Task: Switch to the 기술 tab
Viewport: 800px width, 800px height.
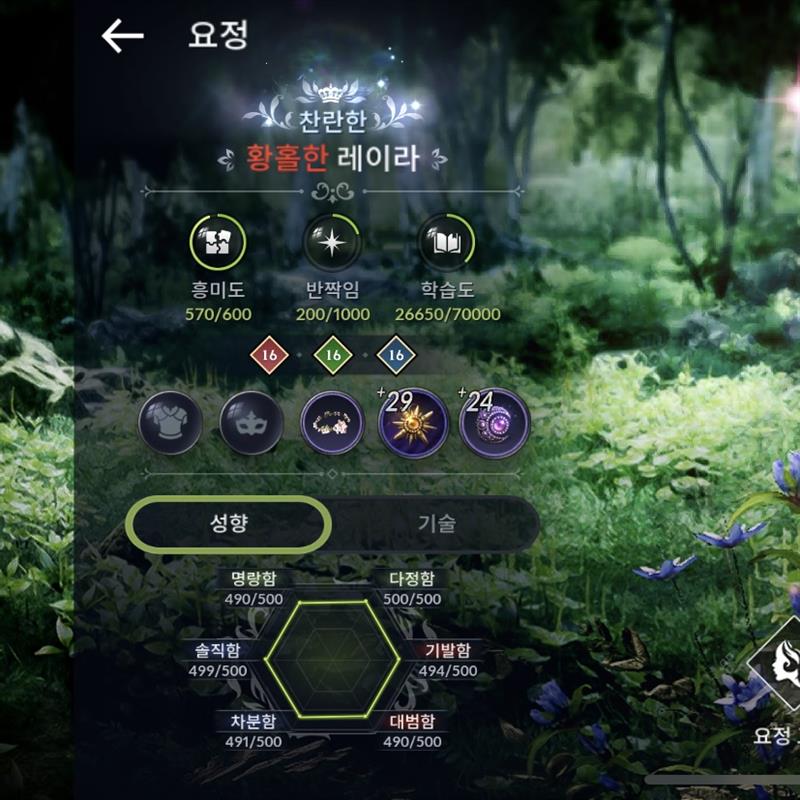Action: (436, 522)
